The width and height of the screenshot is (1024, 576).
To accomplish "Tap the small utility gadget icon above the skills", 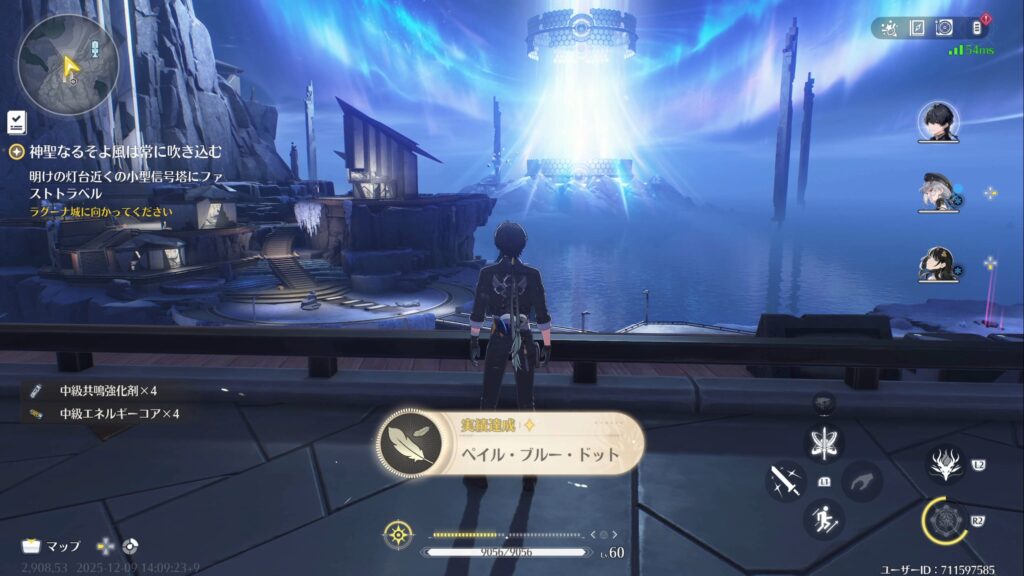I will point(824,403).
